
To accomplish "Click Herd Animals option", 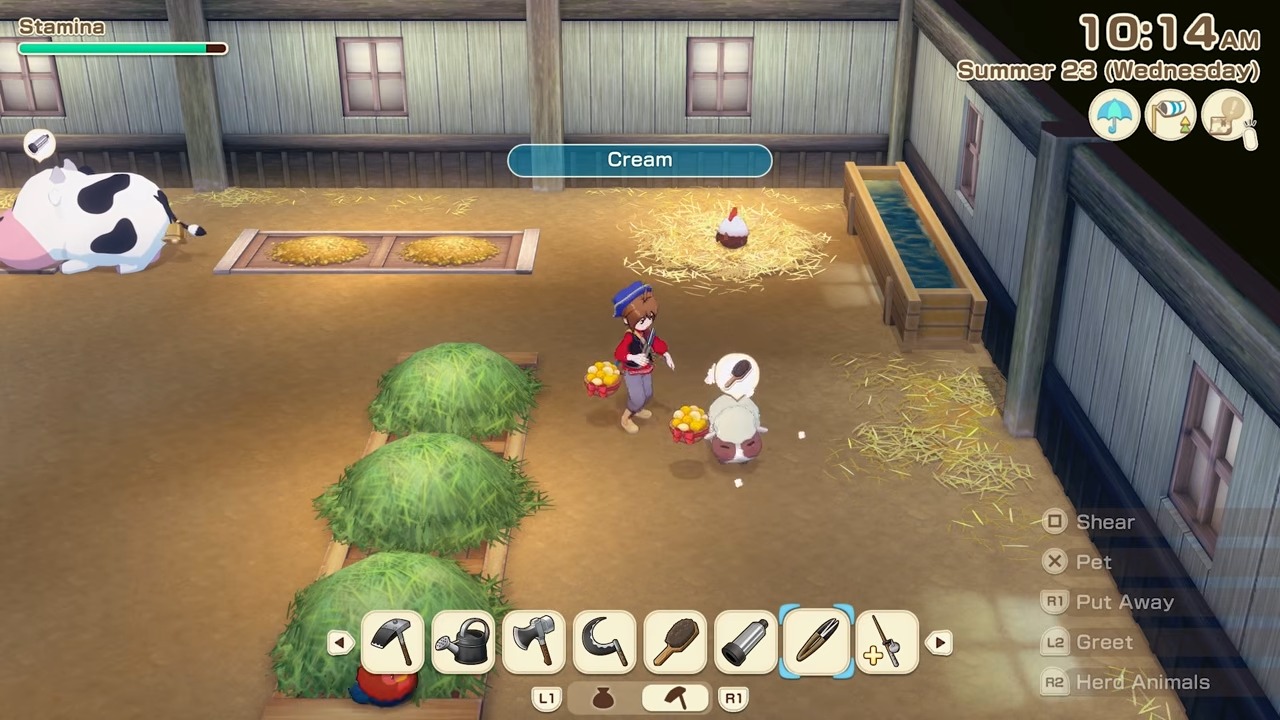I will point(1142,681).
